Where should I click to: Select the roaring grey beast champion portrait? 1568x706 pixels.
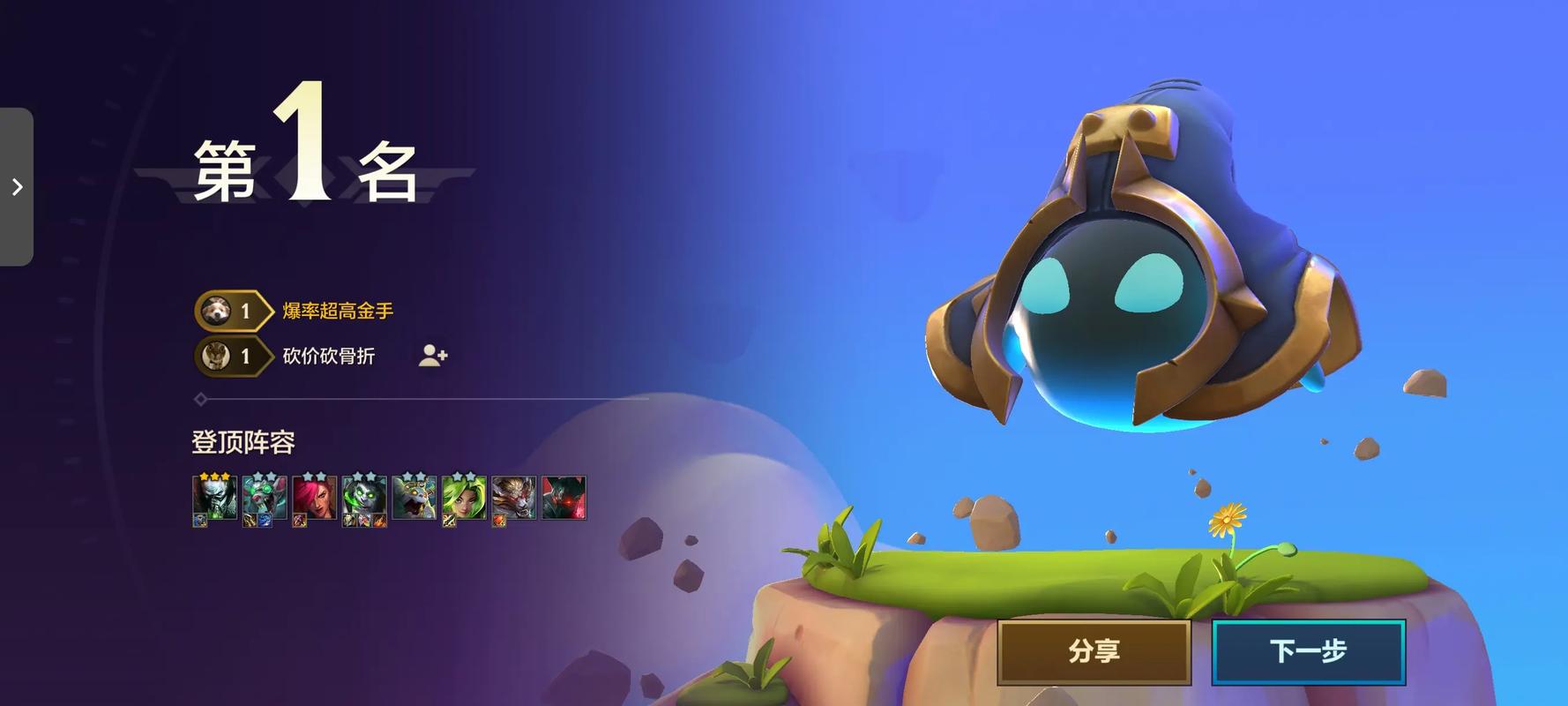pos(414,498)
